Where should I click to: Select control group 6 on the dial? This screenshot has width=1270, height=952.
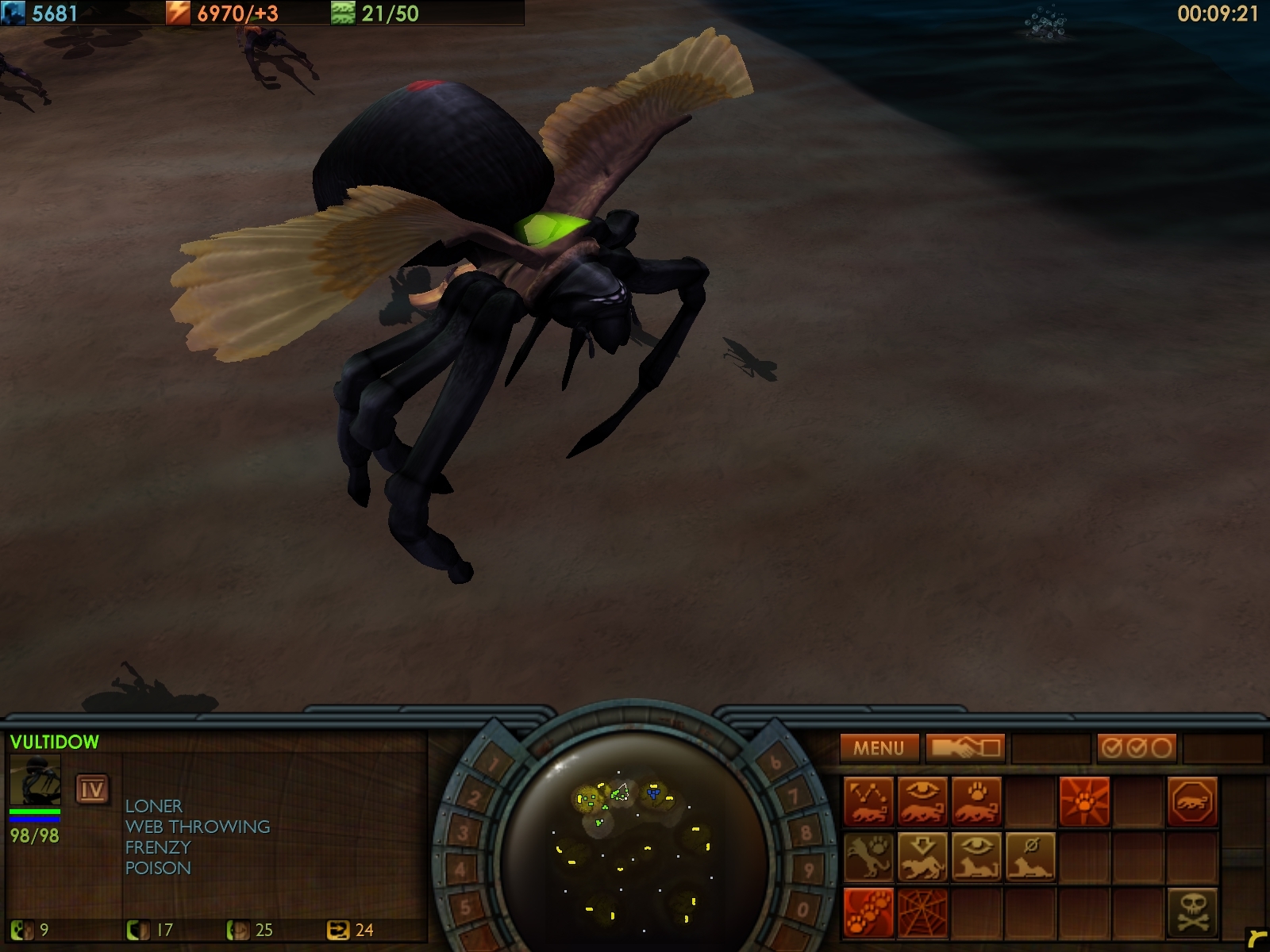tap(775, 762)
